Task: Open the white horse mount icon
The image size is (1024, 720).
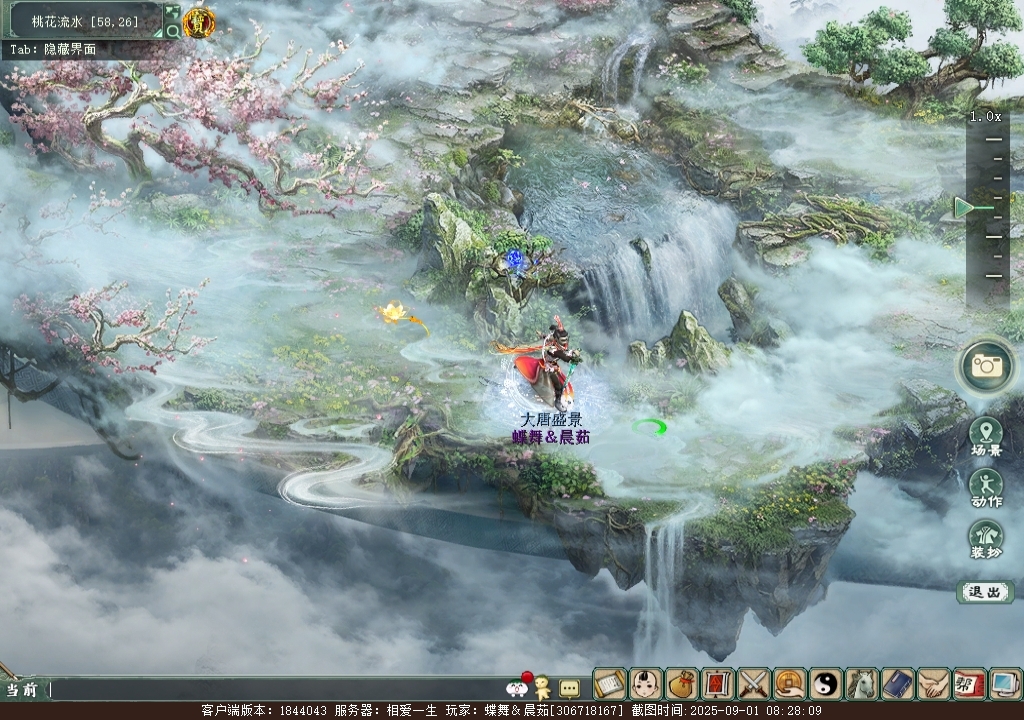Action: 861,684
